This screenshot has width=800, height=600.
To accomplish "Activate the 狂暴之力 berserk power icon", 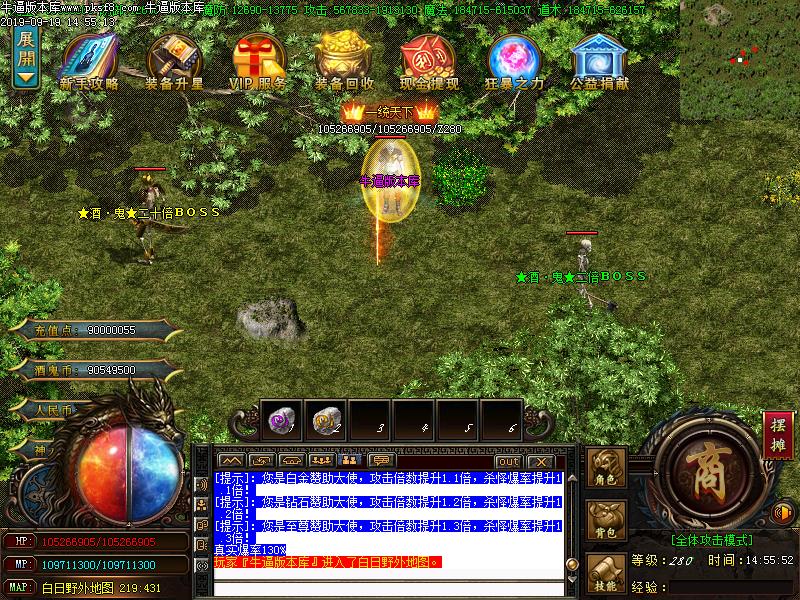I will 514,63.
